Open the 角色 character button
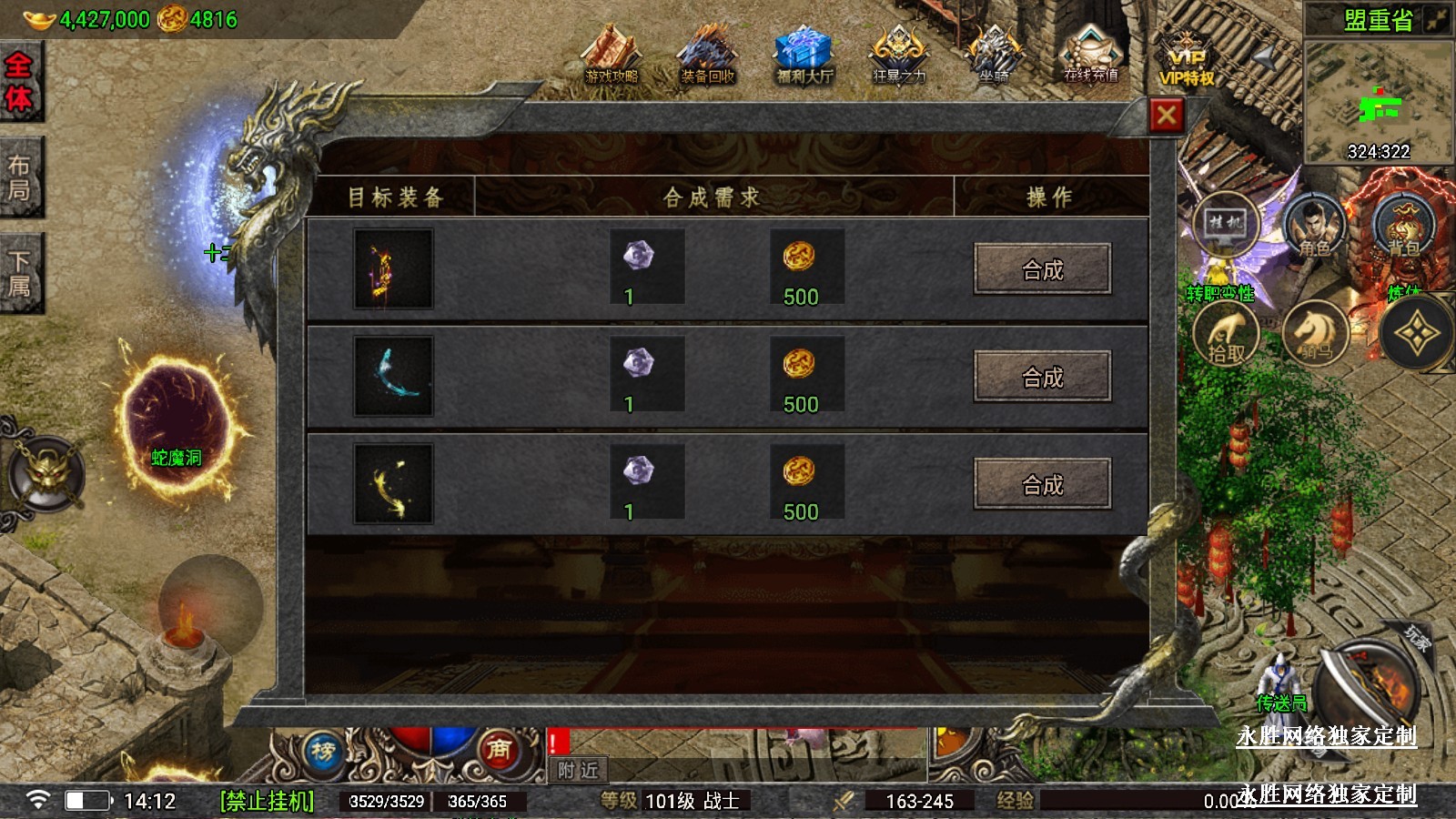 [1314, 227]
